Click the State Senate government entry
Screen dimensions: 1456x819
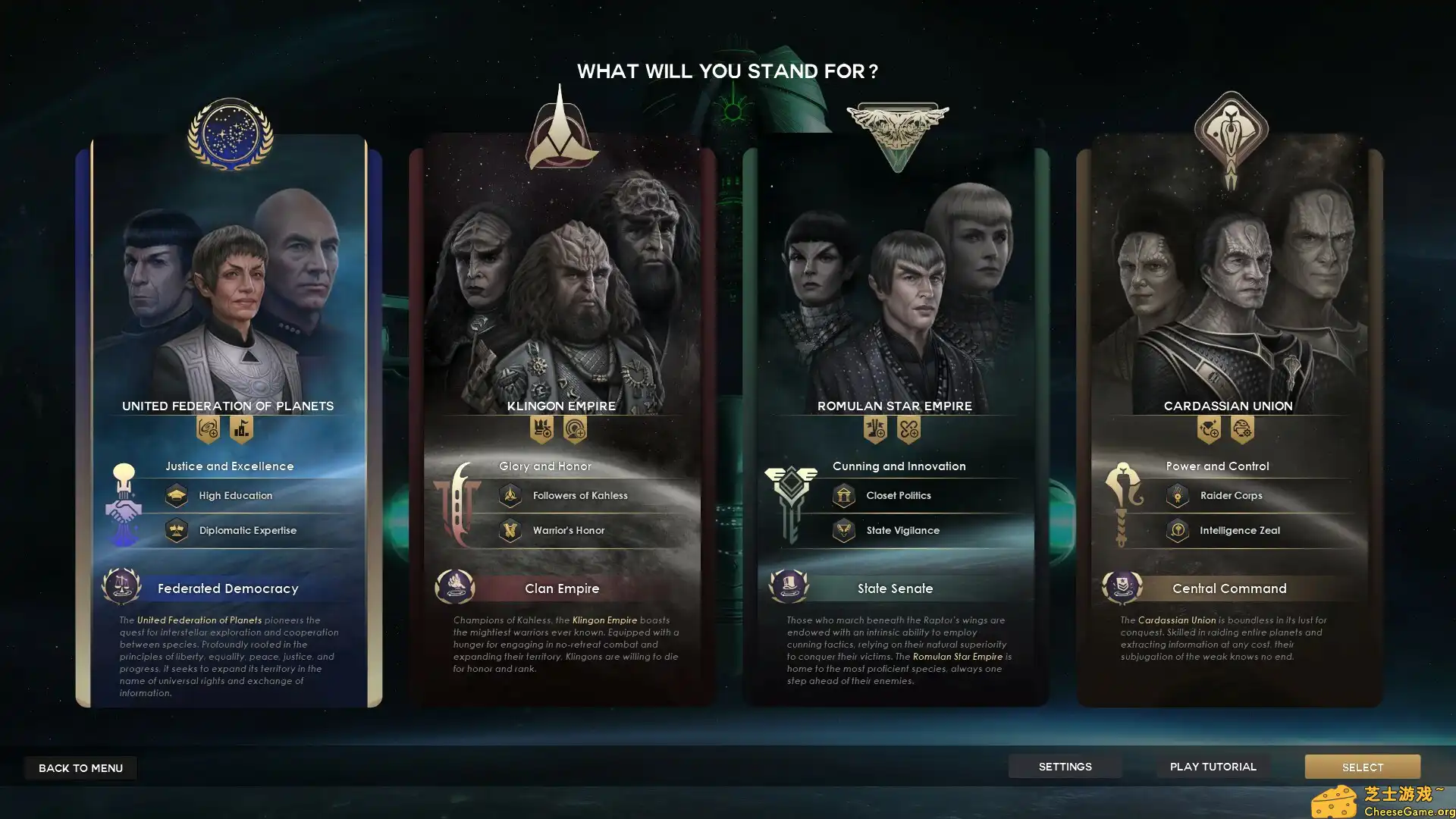point(895,588)
